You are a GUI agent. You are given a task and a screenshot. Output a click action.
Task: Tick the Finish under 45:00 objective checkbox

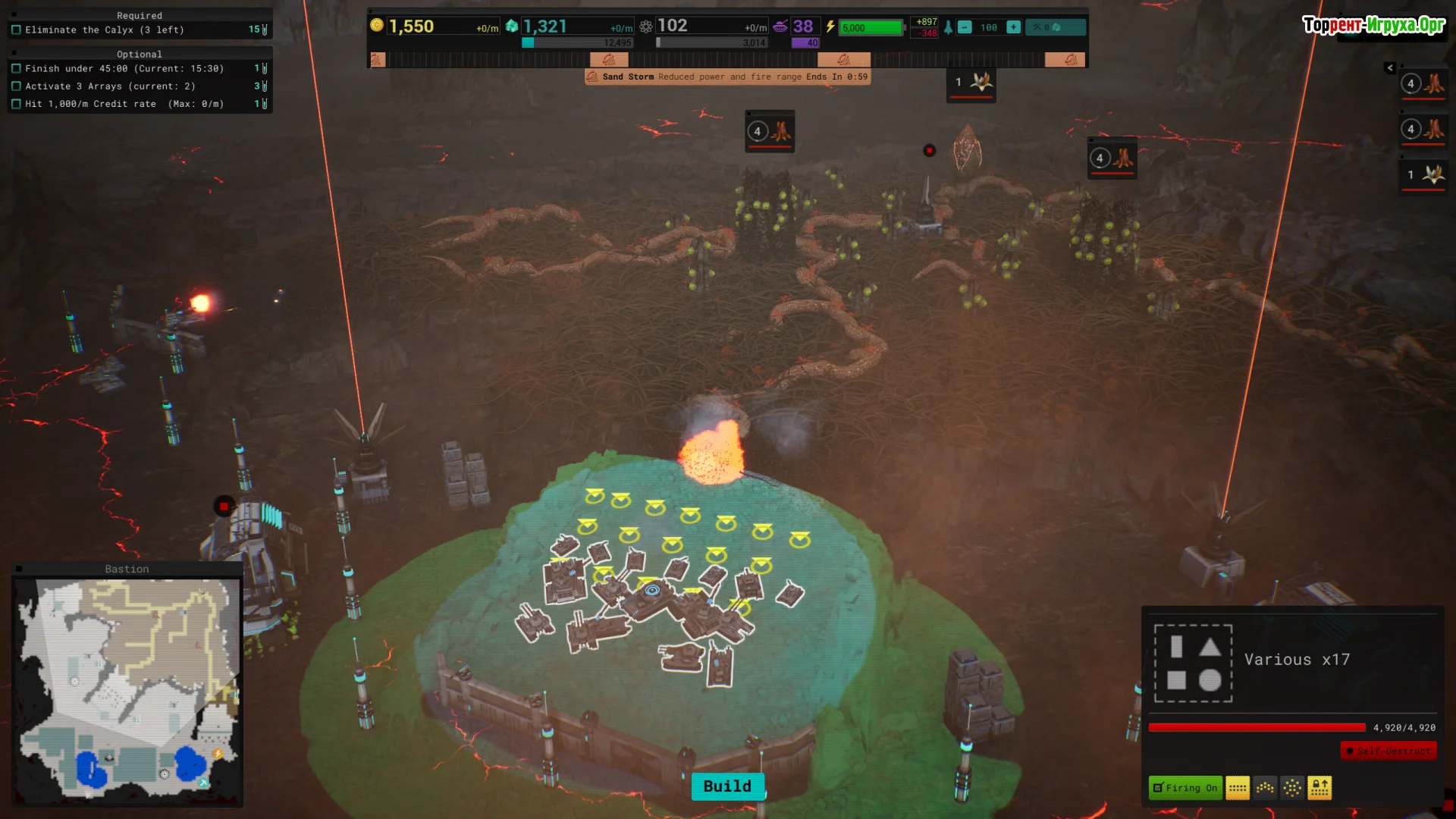17,69
